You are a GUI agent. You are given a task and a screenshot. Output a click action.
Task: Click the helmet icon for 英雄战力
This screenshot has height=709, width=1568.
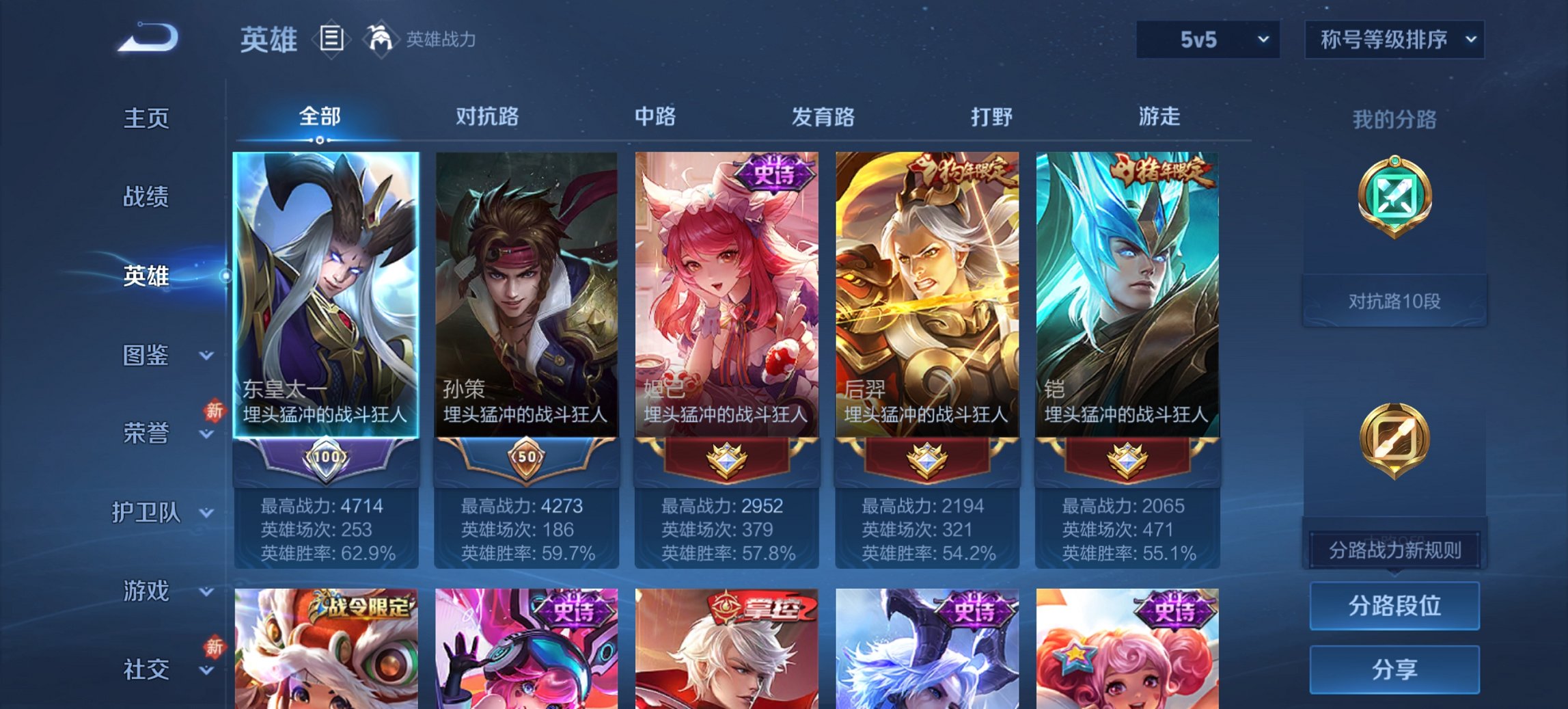[x=381, y=39]
